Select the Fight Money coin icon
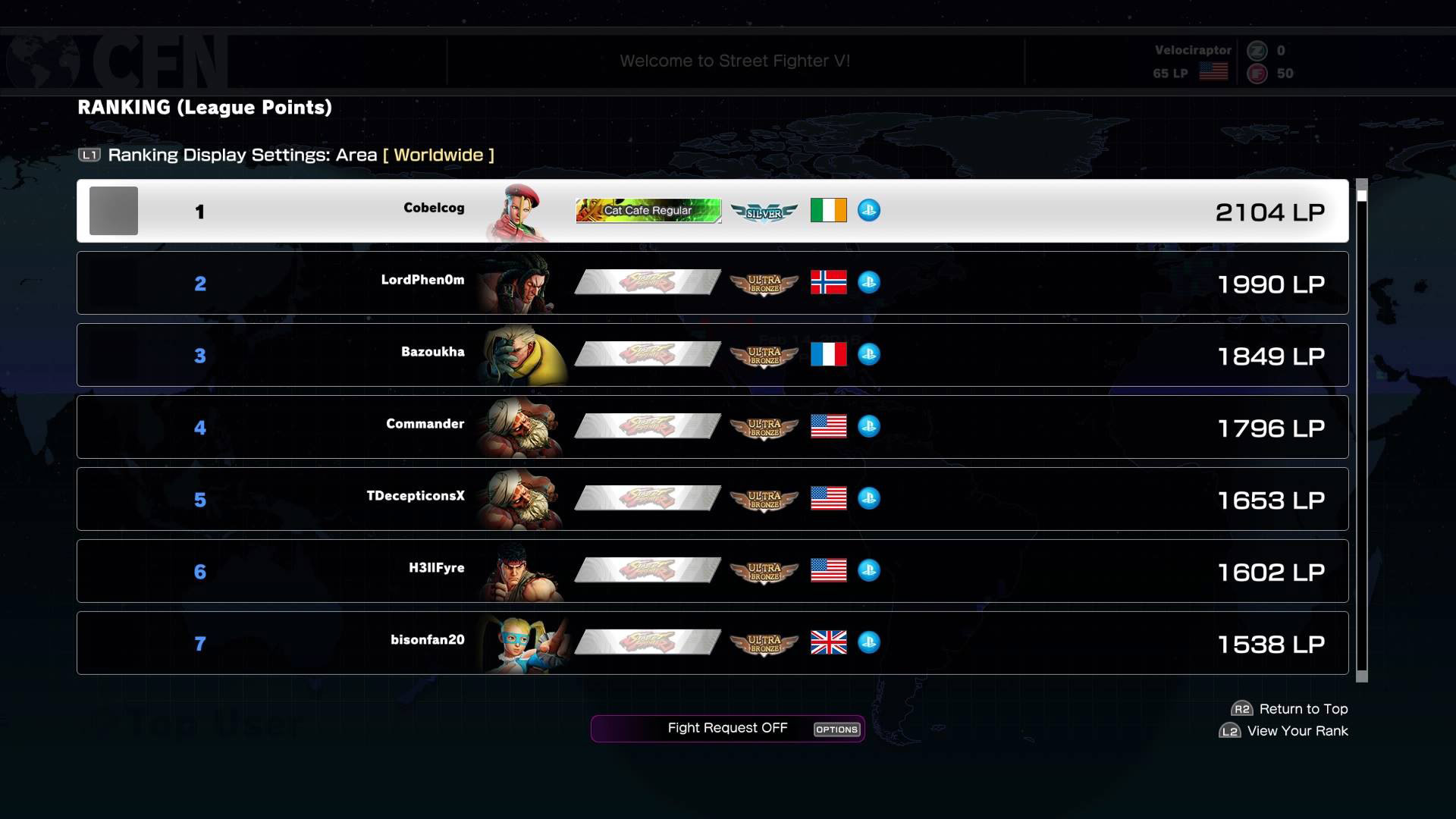Image resolution: width=1456 pixels, height=819 pixels. 1258,74
